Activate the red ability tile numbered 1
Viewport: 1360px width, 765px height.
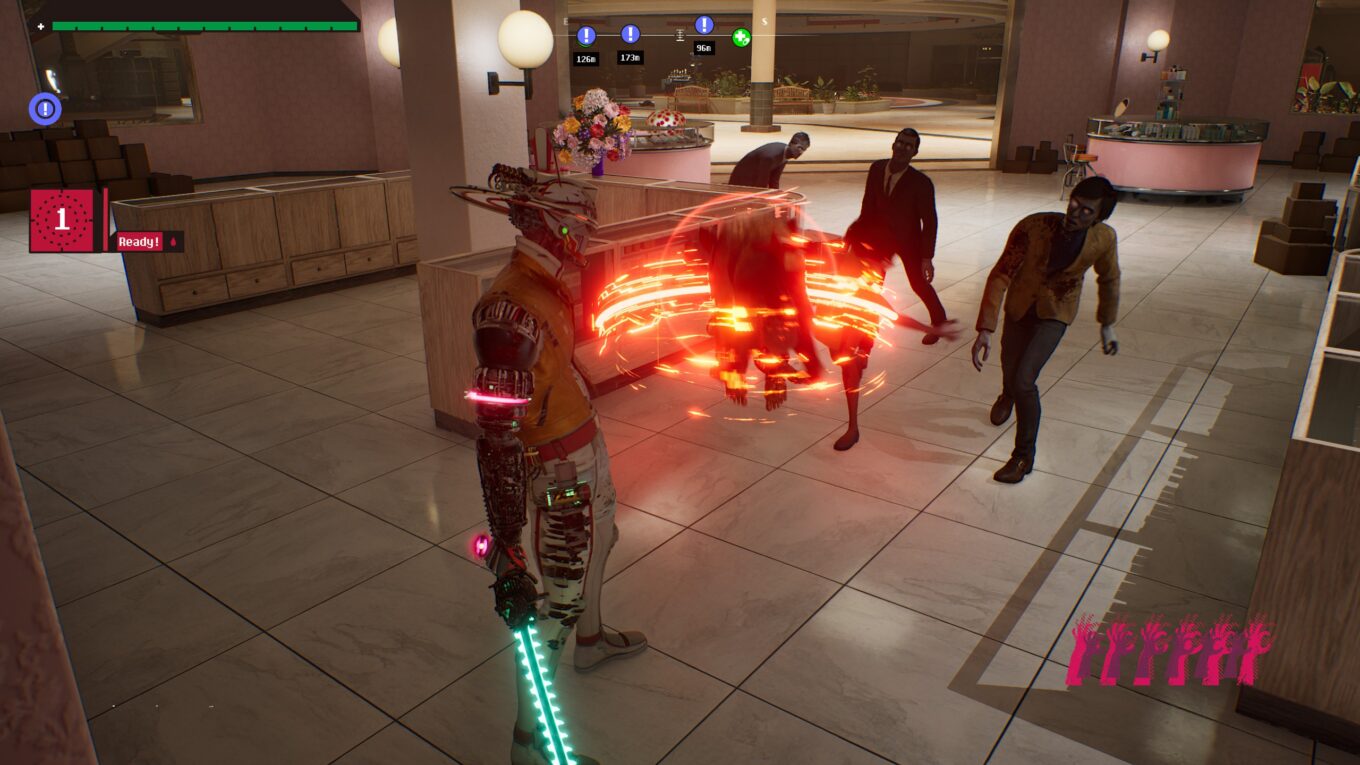(x=62, y=220)
